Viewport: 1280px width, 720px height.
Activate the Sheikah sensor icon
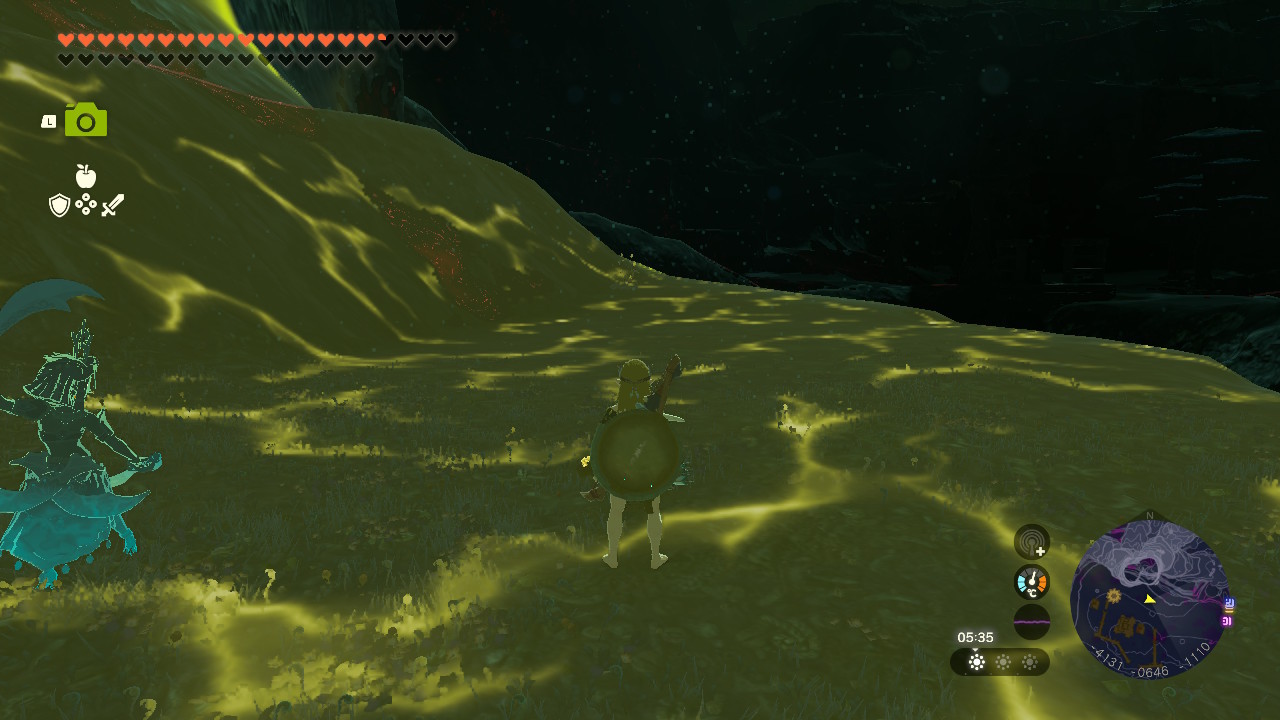1032,542
